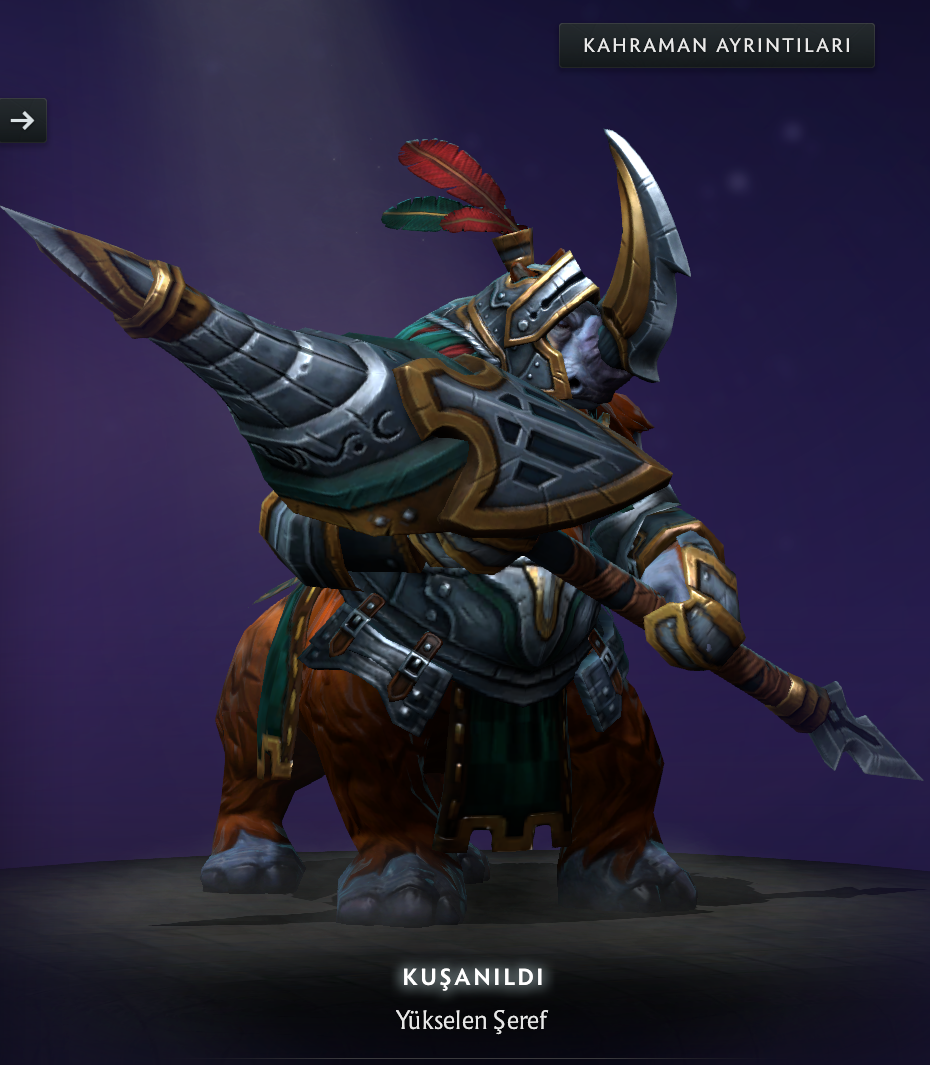Click the right-arrow expand panel button
The image size is (930, 1065).
22,121
